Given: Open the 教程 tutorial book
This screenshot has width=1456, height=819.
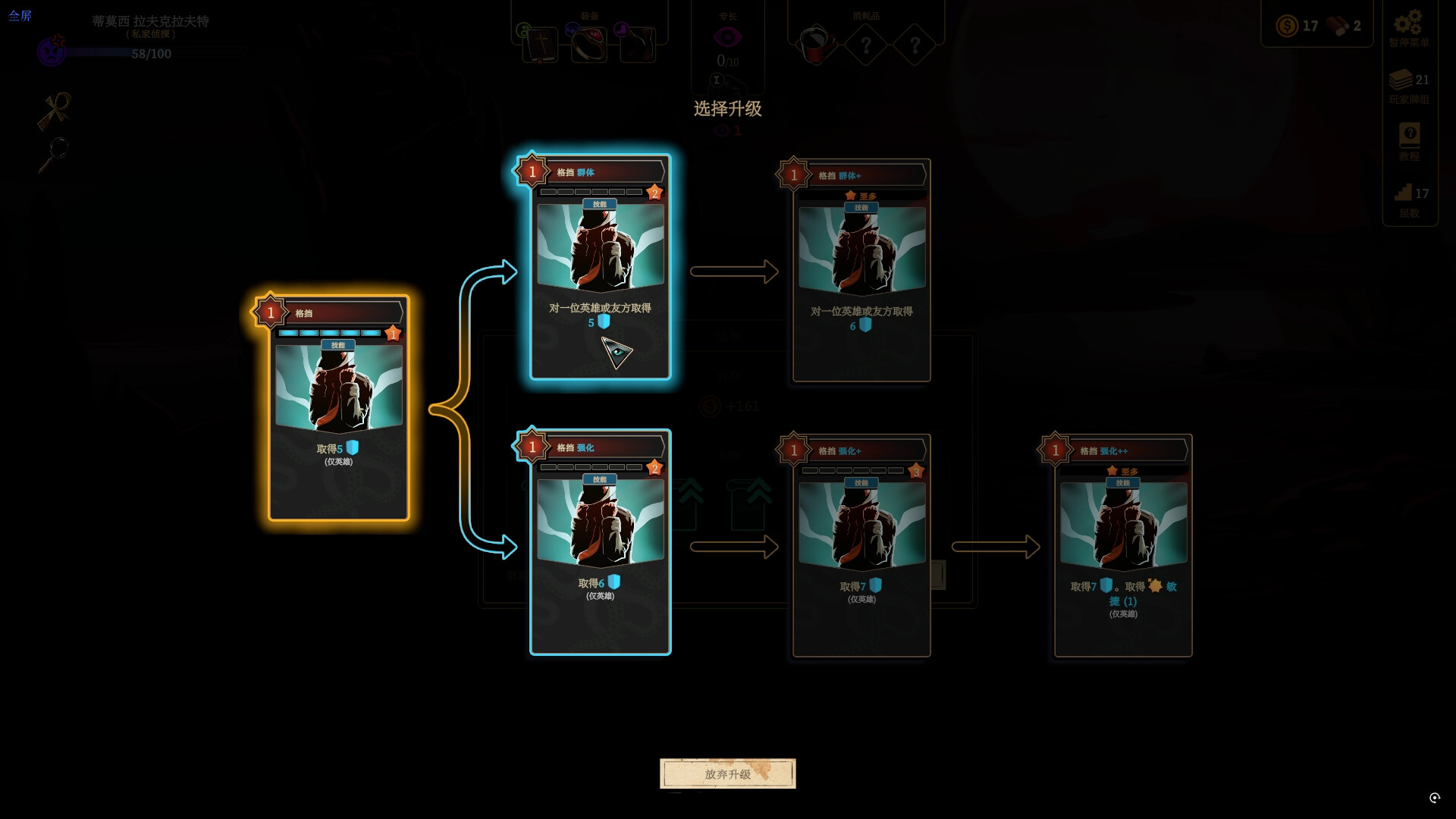Looking at the screenshot, I should (x=1409, y=140).
